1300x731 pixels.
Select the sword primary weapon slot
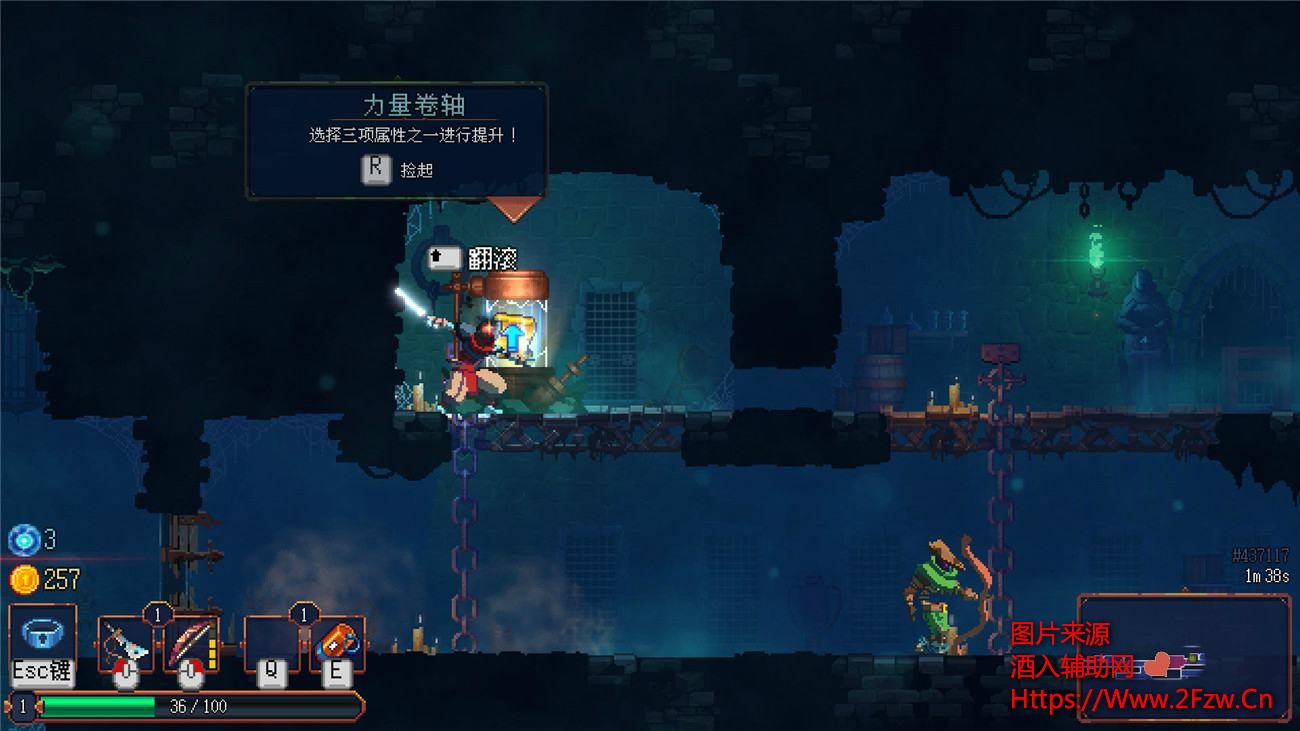click(x=126, y=645)
